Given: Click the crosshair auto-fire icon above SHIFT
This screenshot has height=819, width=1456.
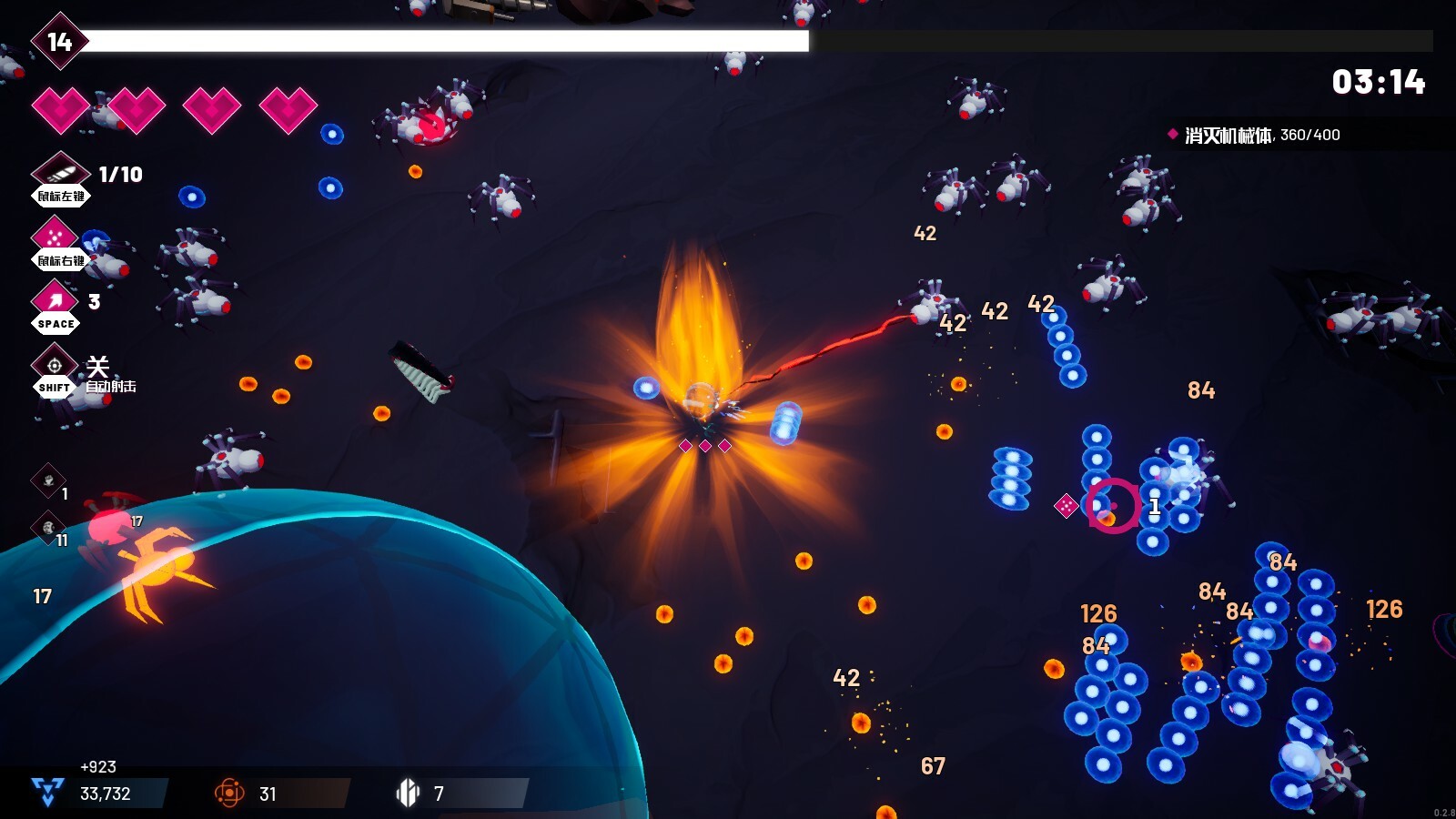Looking at the screenshot, I should 55,364.
